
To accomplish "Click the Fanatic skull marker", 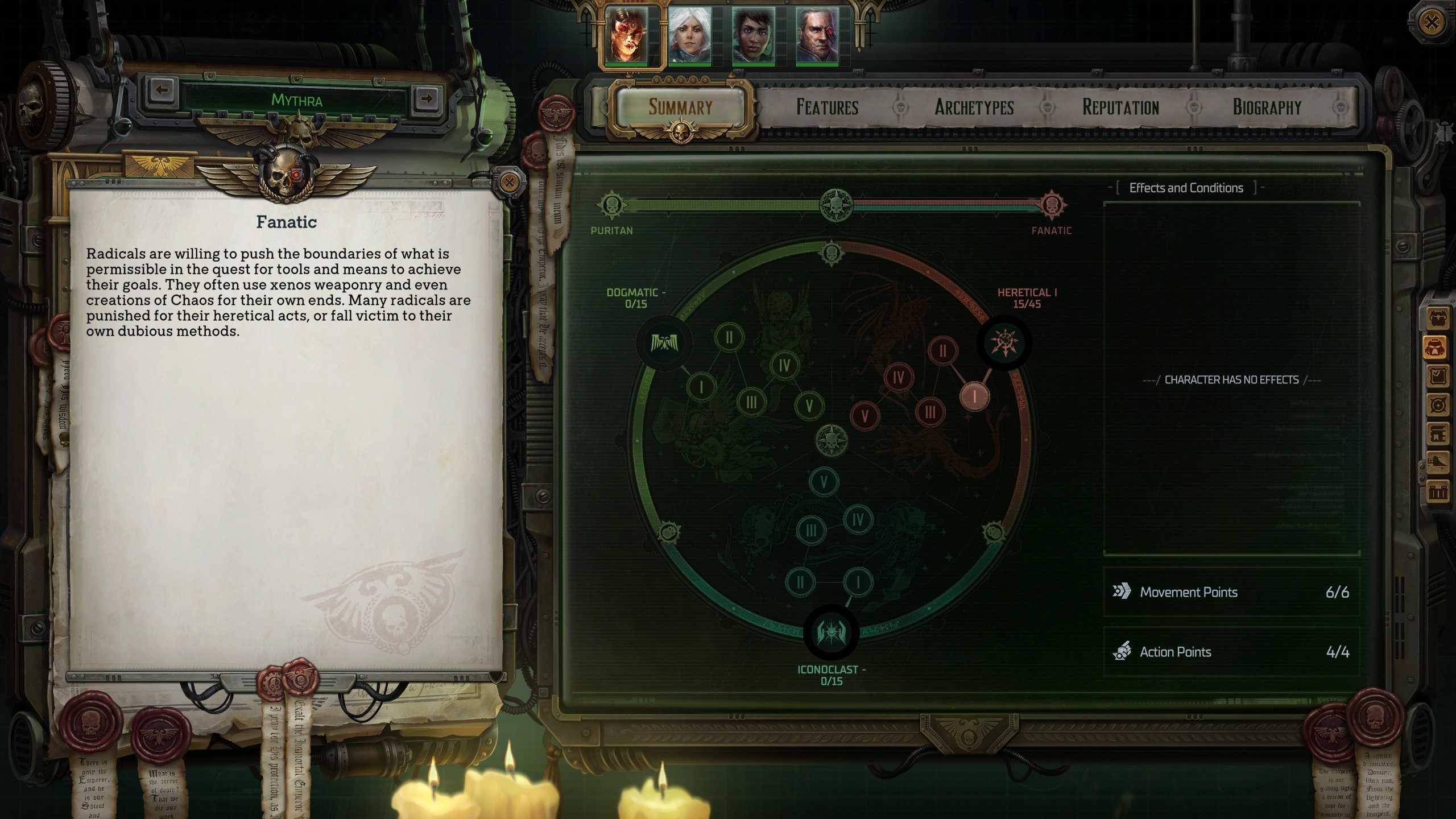I will click(1052, 205).
